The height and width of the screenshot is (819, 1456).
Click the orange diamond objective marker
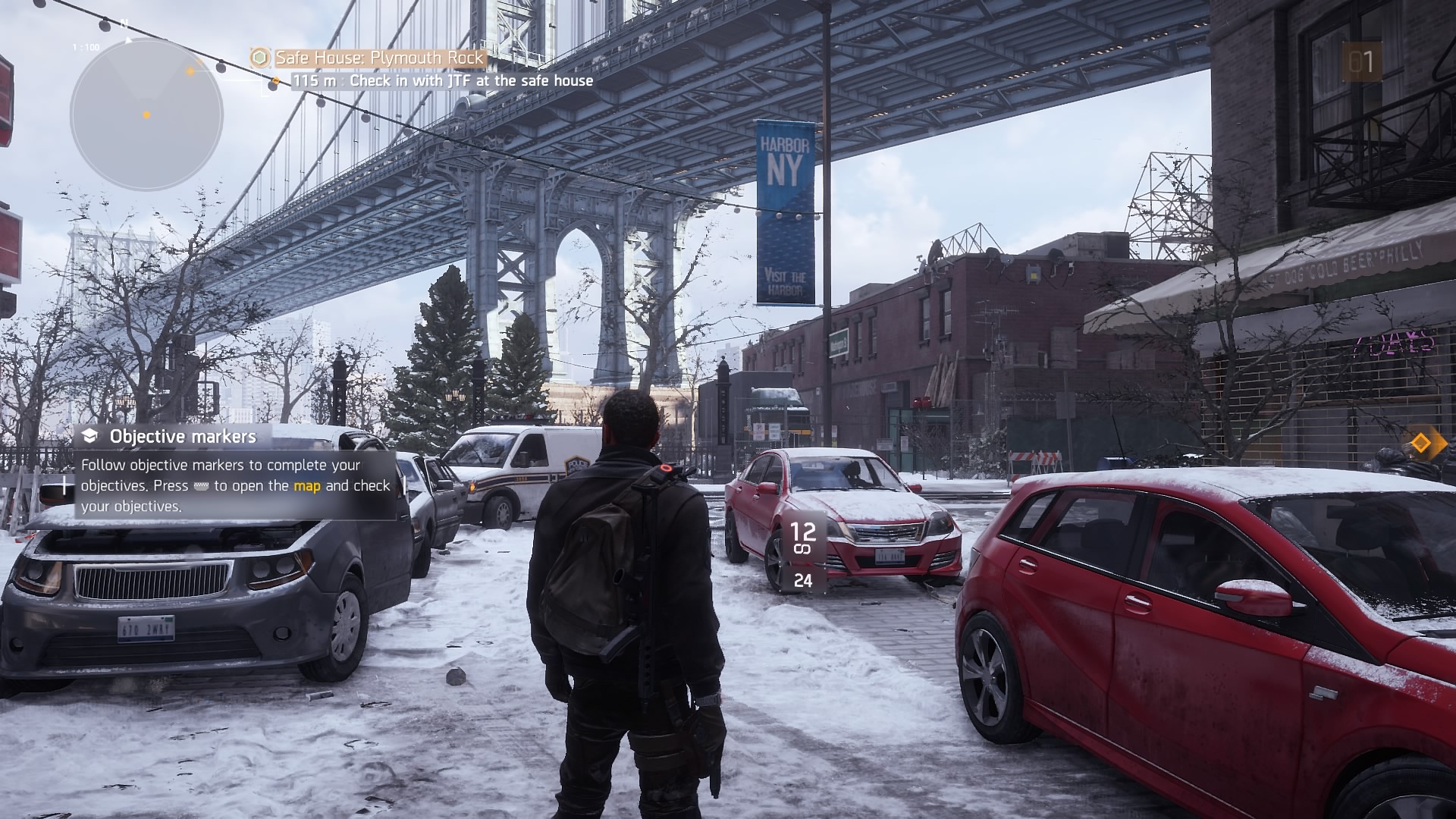click(1418, 442)
